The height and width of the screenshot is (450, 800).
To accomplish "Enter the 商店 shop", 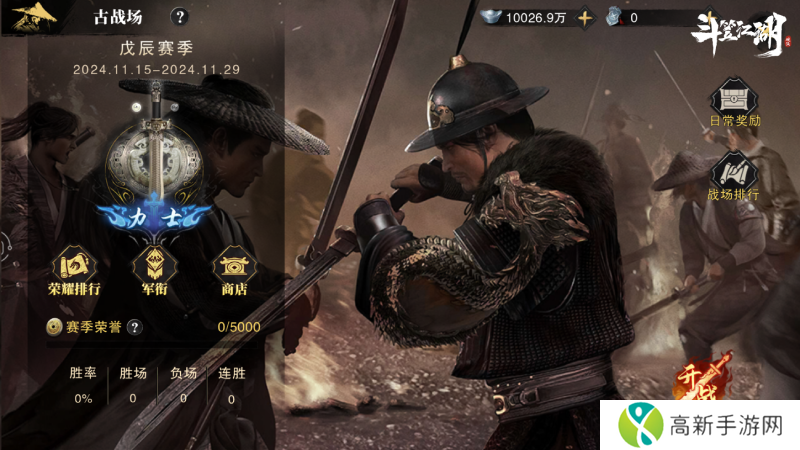I will click(x=232, y=270).
